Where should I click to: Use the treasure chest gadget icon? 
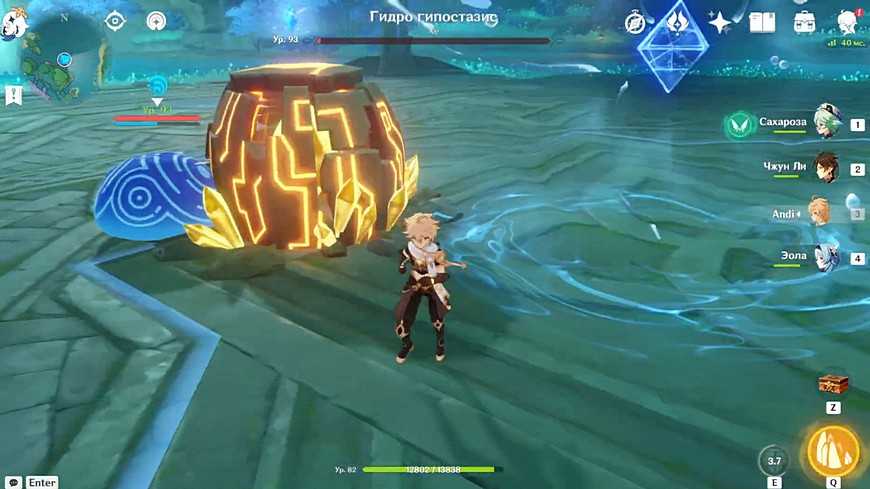832,383
